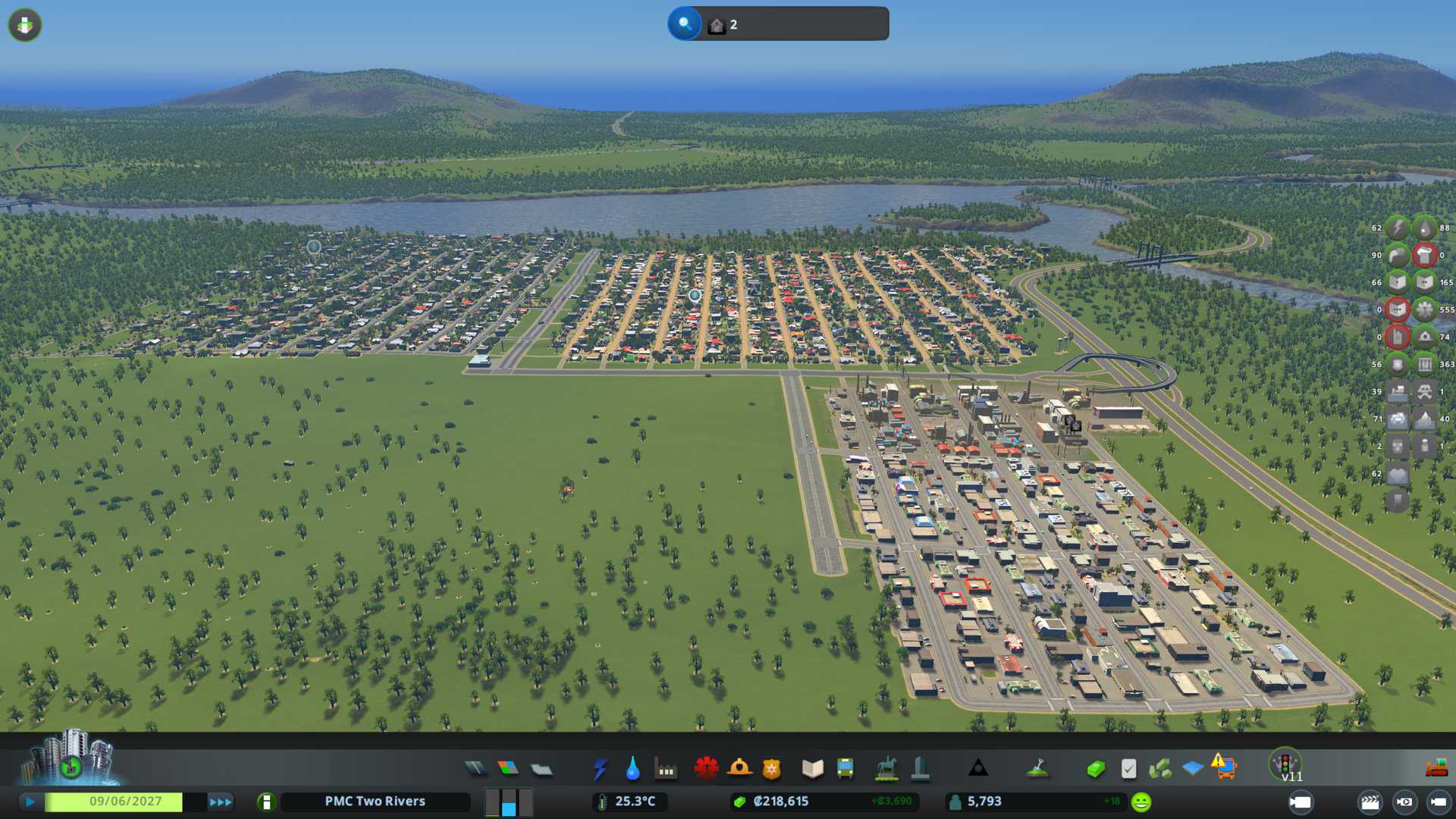Open the Economy green money panel
The height and width of the screenshot is (819, 1456).
(1096, 769)
